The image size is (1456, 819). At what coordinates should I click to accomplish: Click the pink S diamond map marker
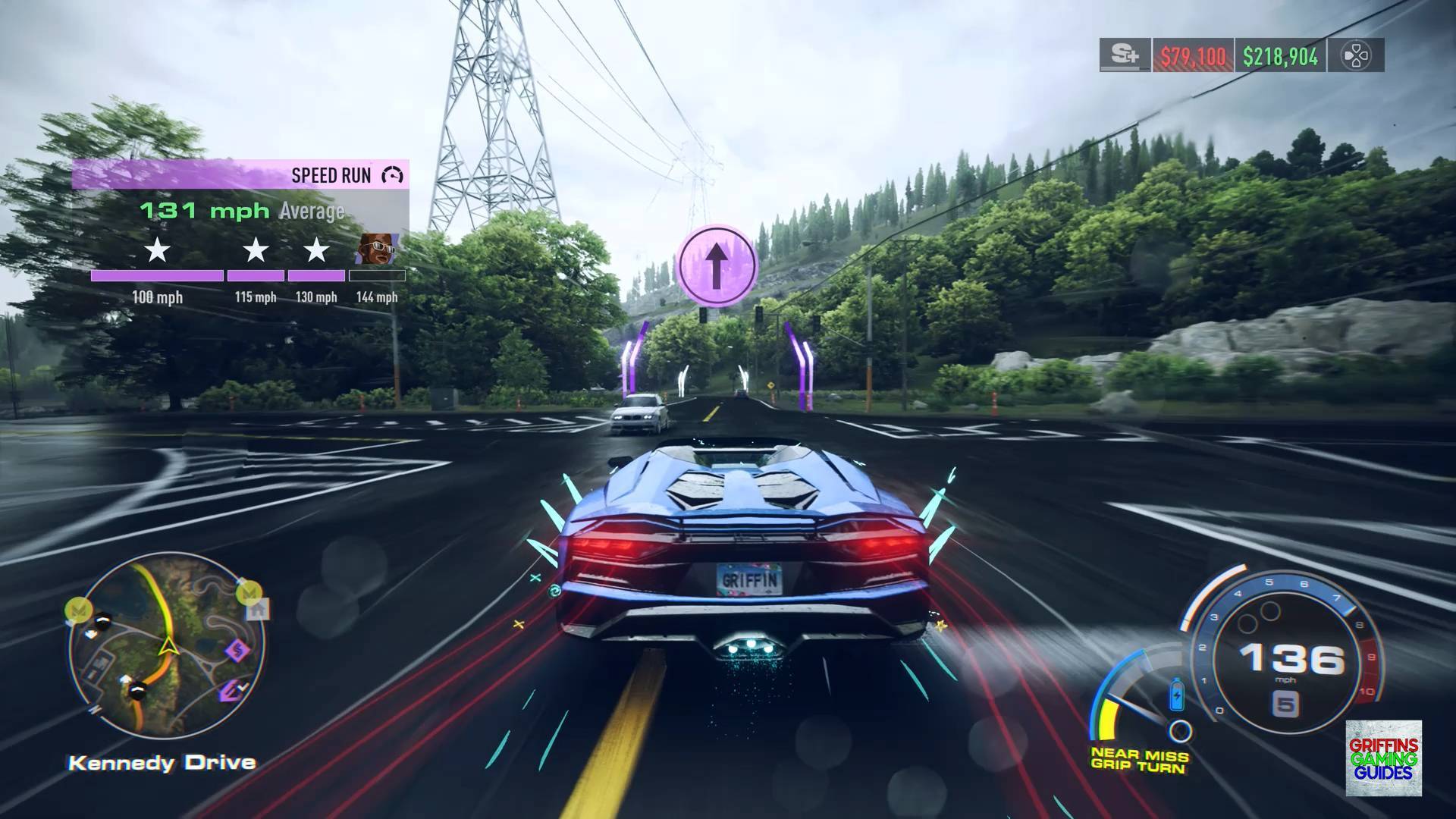239,650
